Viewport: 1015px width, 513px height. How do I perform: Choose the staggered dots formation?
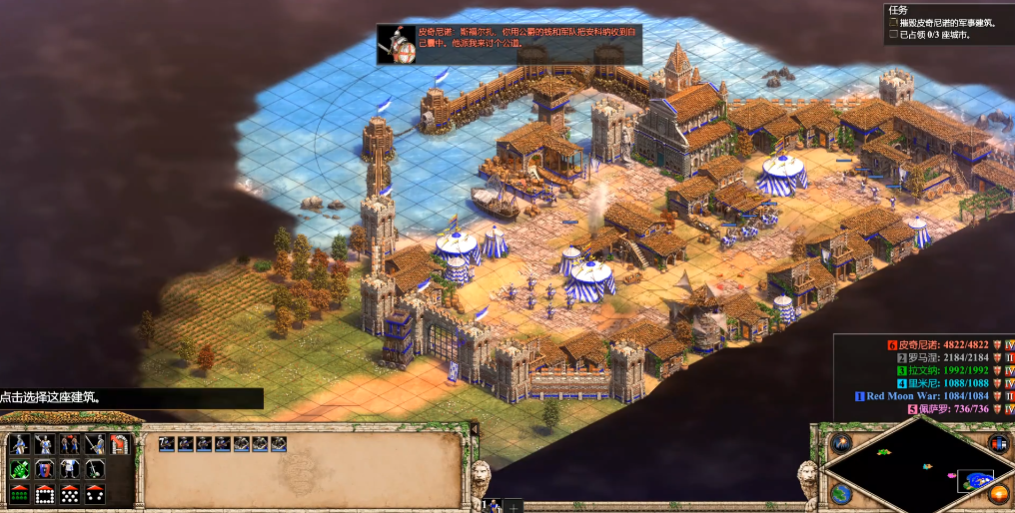[x=70, y=493]
